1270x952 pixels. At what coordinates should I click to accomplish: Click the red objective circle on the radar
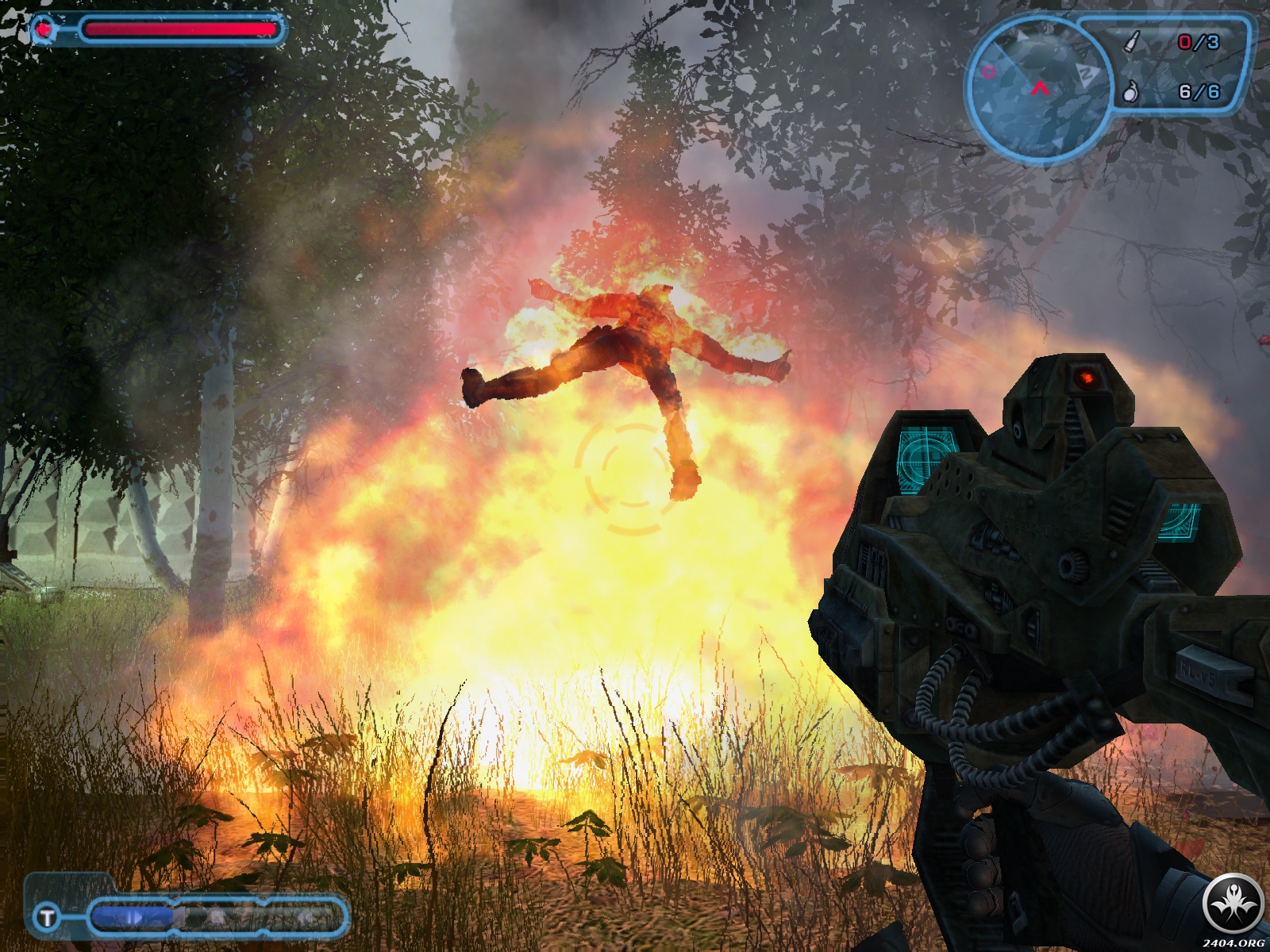pos(988,72)
